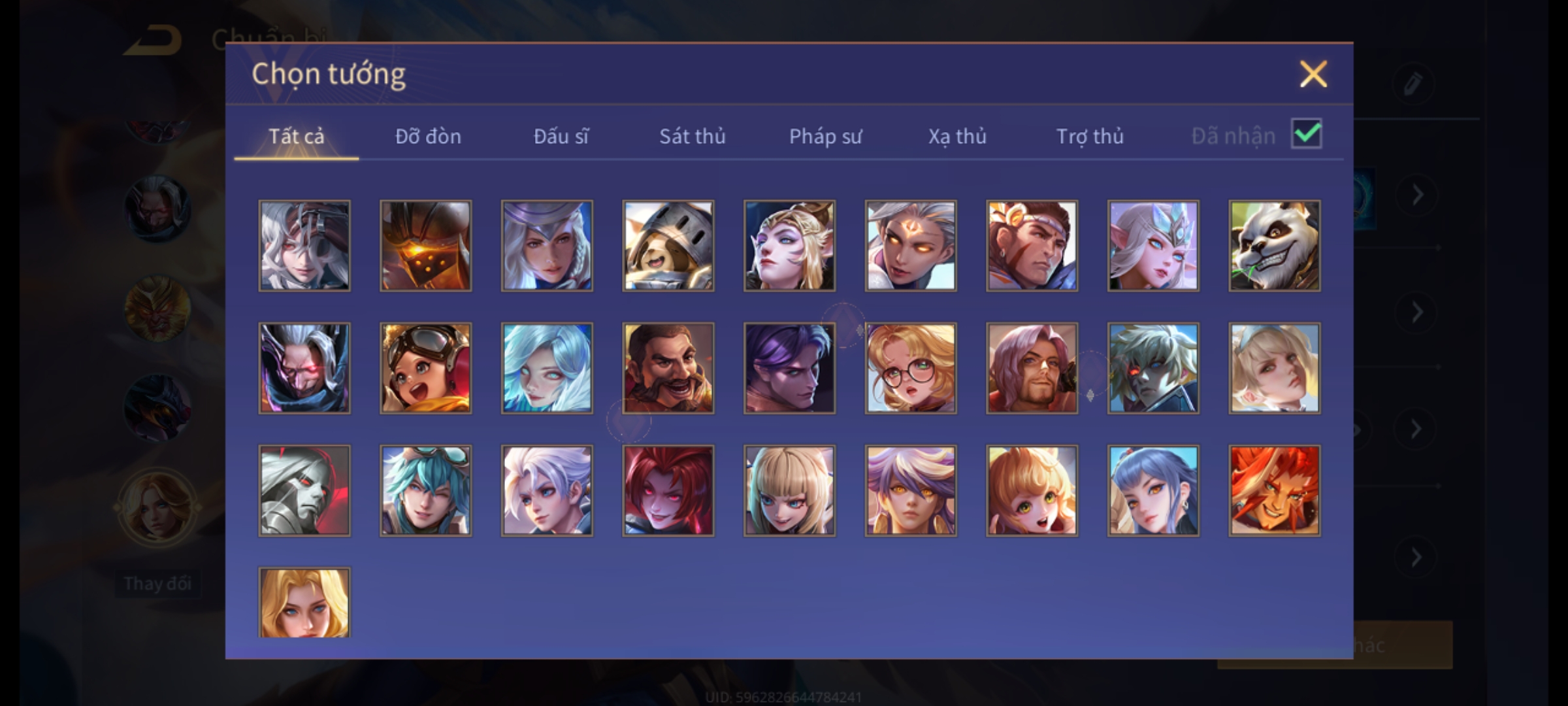Select the hero with knight helmet dog
Image resolution: width=1568 pixels, height=706 pixels.
[668, 246]
